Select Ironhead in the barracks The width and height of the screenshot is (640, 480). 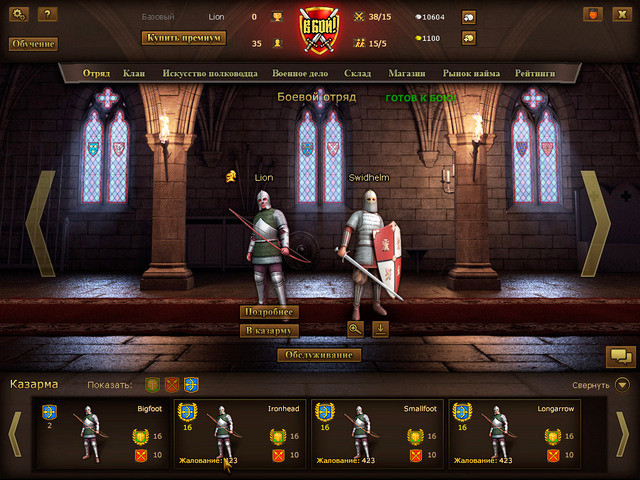240,434
